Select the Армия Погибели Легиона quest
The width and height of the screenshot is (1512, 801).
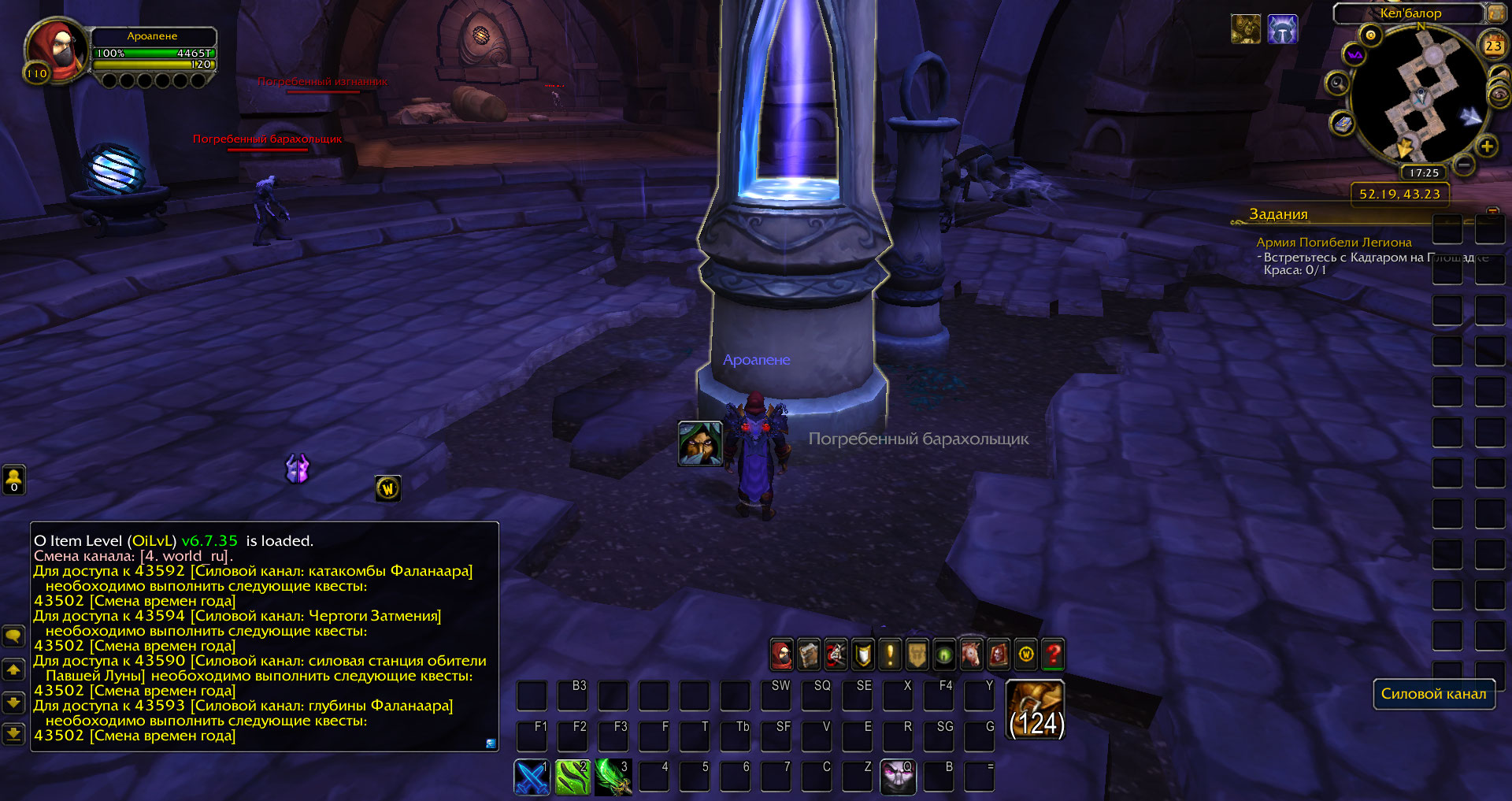pyautogui.click(x=1333, y=243)
